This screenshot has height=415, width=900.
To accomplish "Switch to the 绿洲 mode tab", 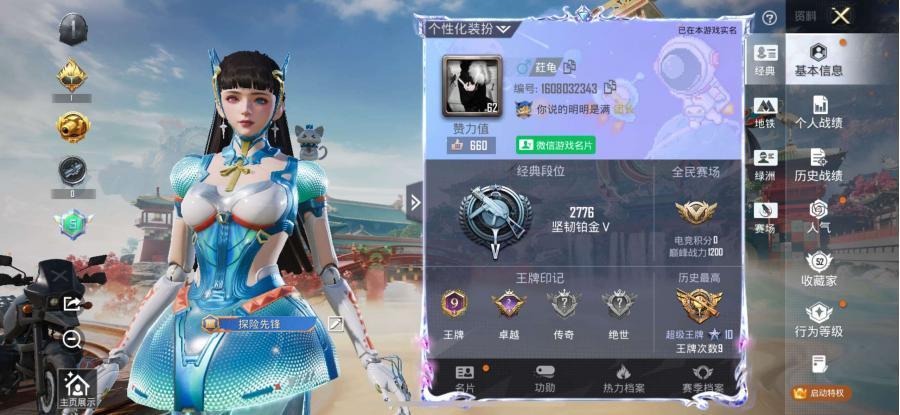I will (765, 164).
